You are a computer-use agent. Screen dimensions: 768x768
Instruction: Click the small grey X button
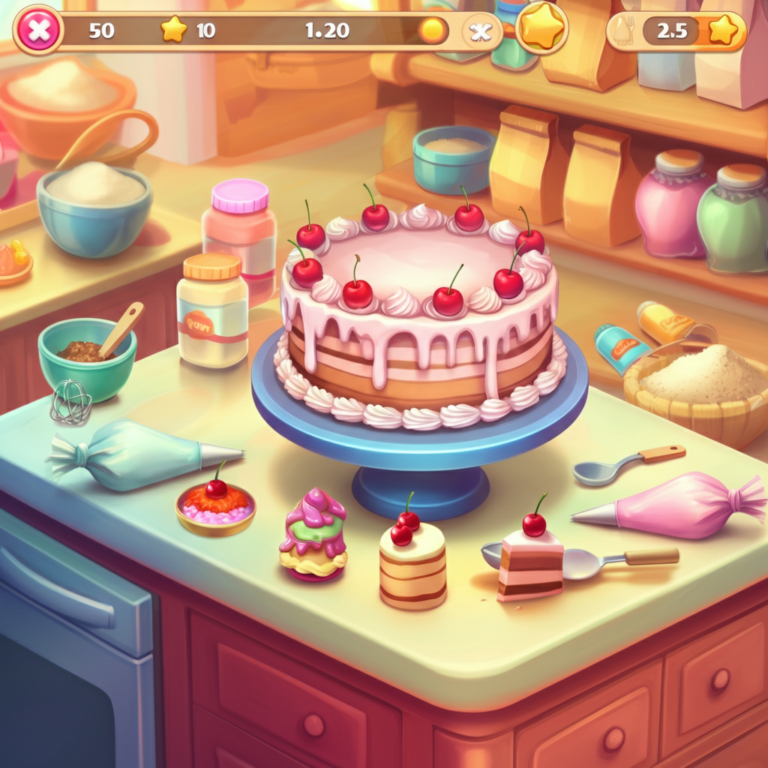(x=481, y=31)
